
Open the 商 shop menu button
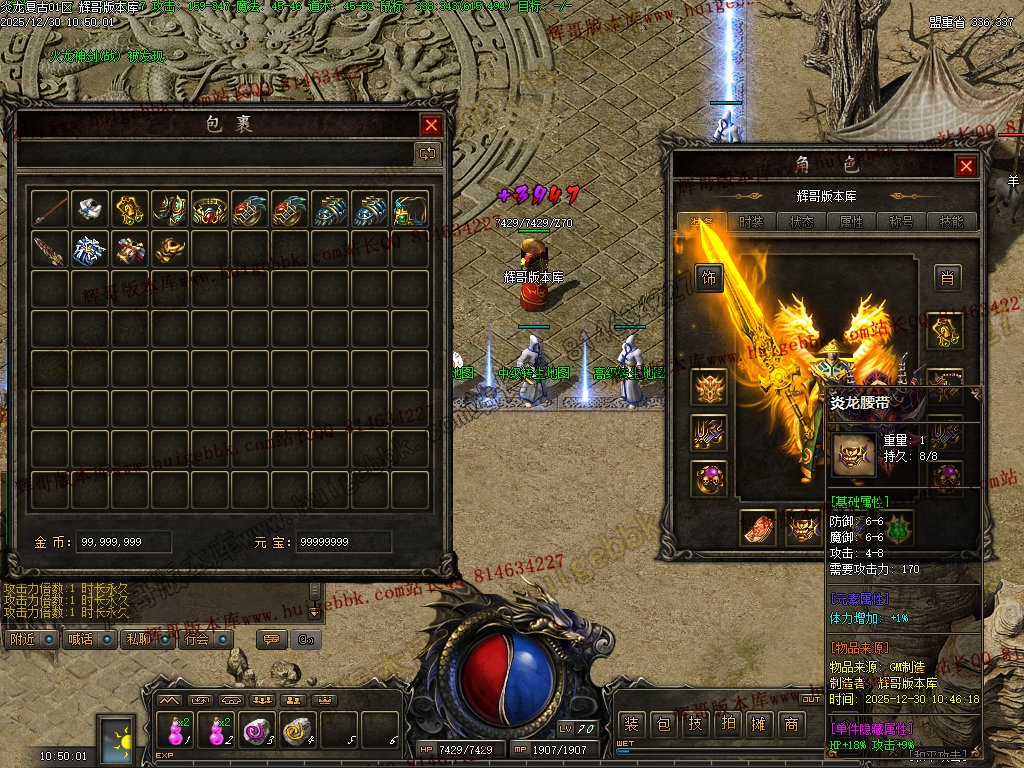[x=791, y=724]
